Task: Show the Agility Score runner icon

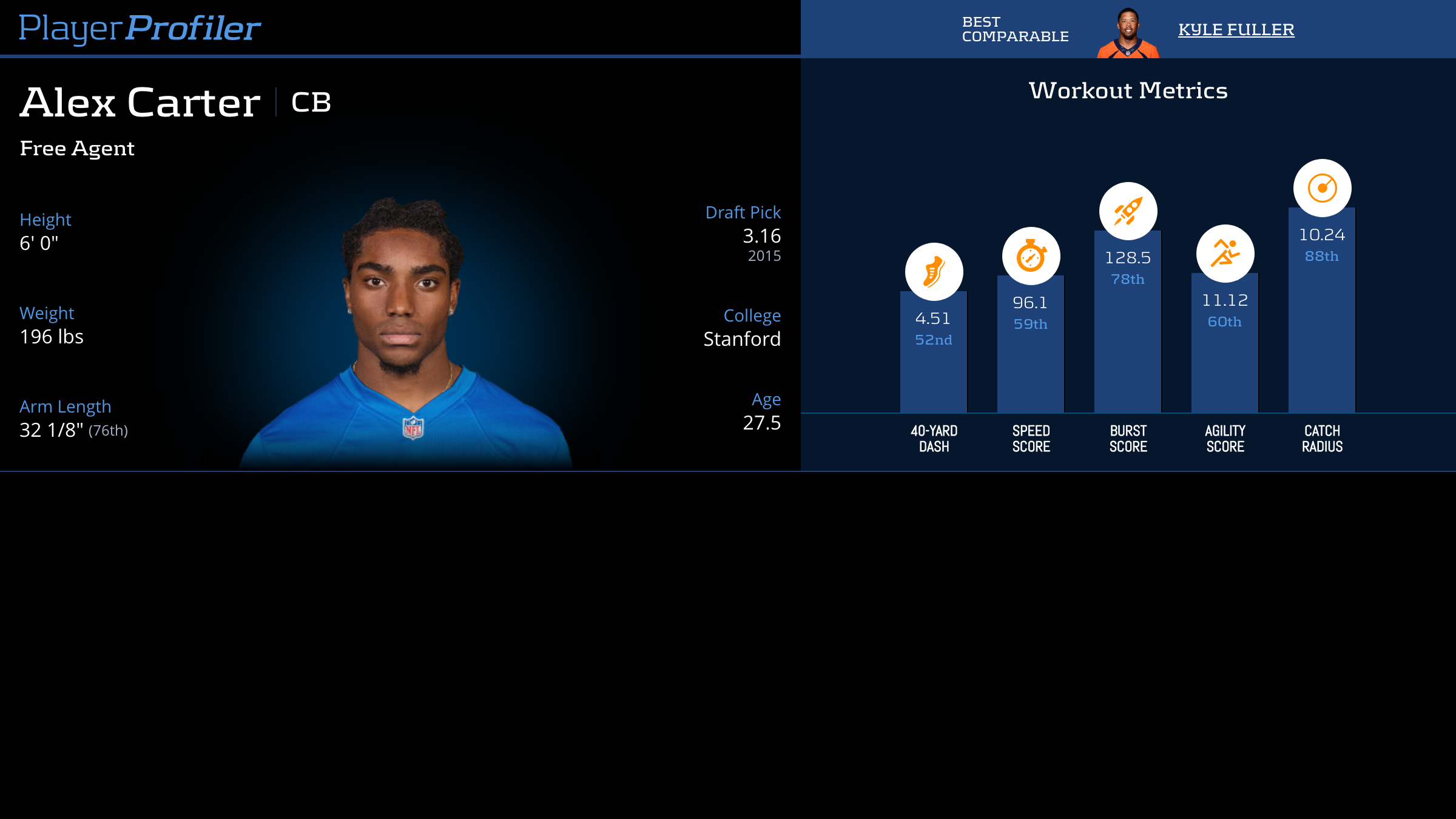Action: (1225, 254)
